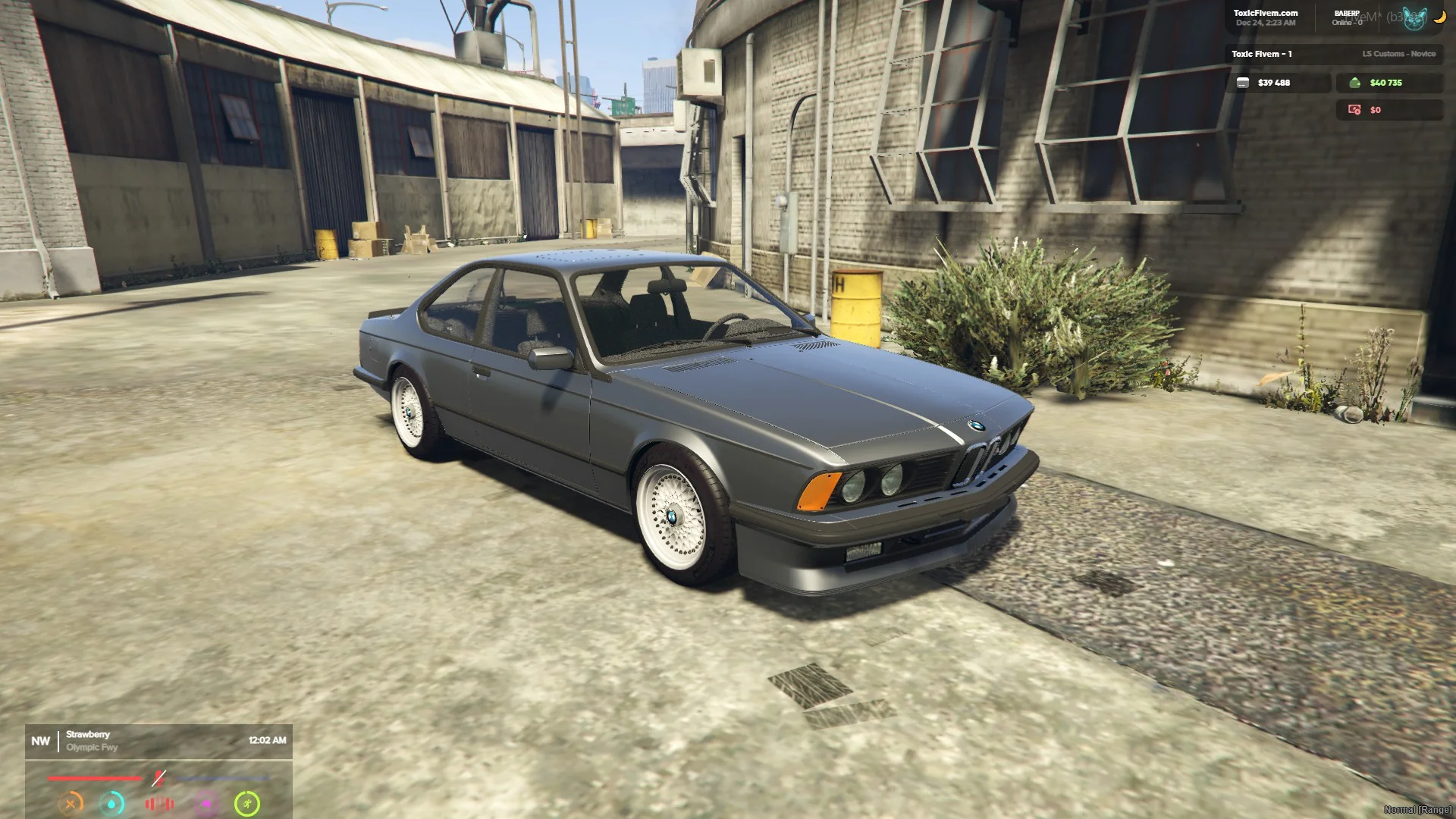Click the LS Customs - Novice job label
This screenshot has height=819, width=1456.
(x=1398, y=54)
